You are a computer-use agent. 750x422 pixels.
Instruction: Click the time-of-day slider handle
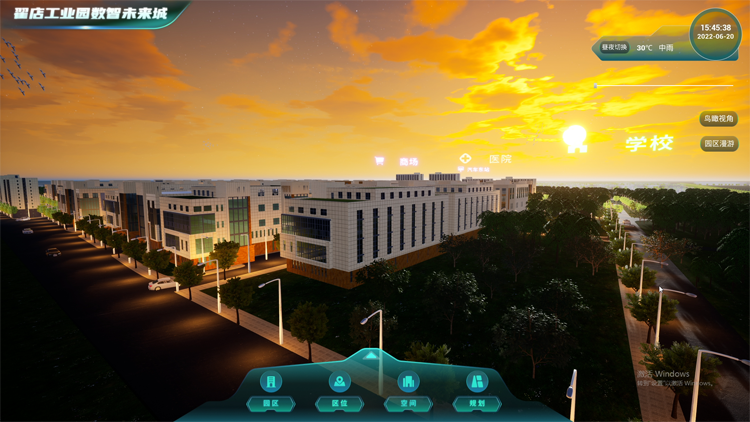596,86
